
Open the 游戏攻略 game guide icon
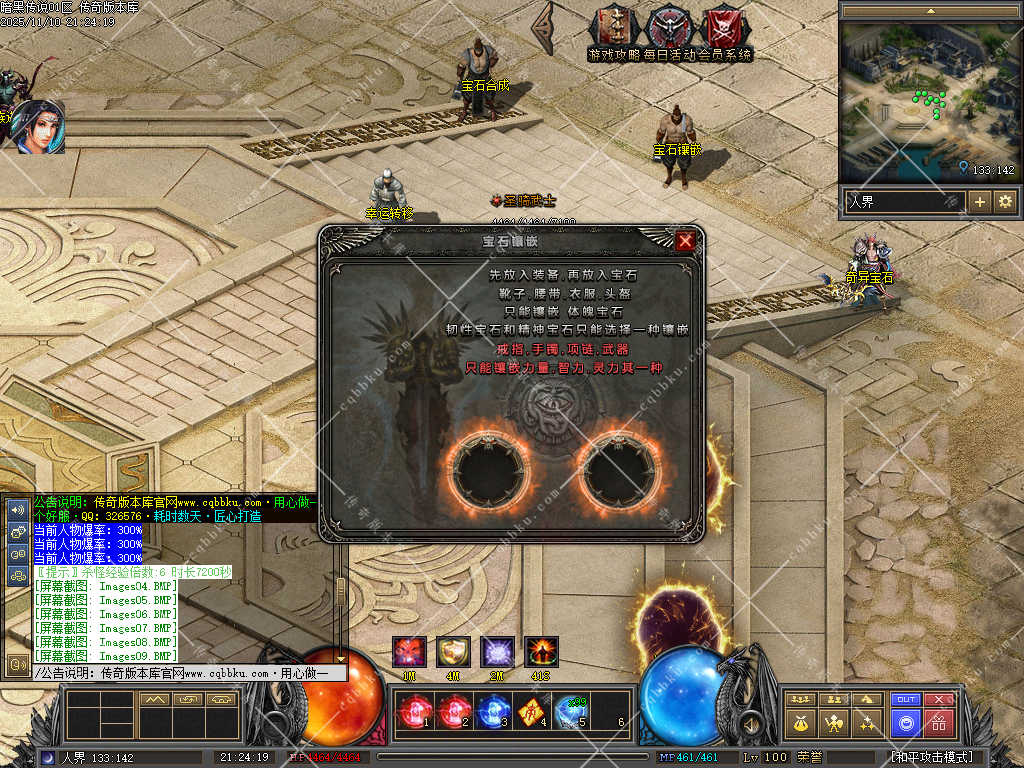click(613, 28)
